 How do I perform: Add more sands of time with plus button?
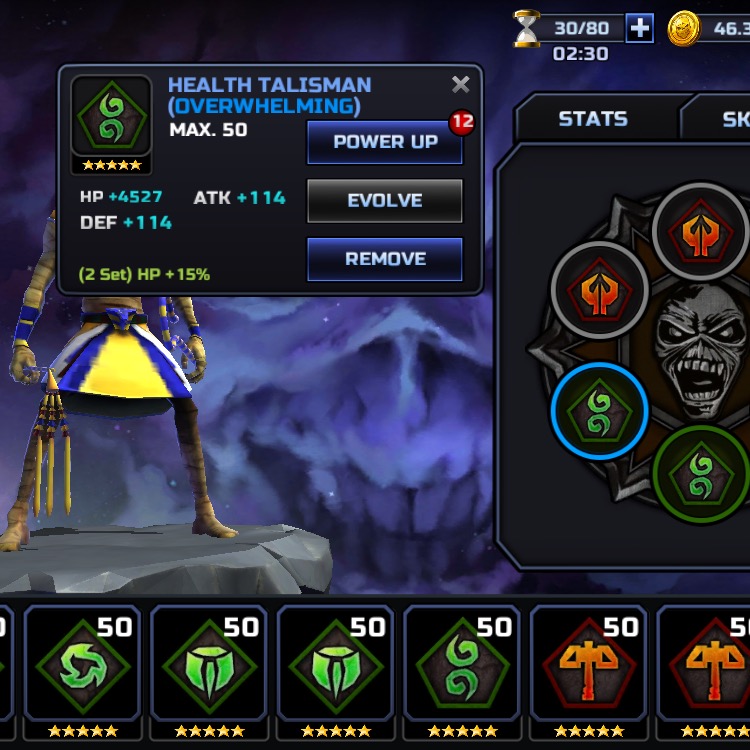coord(640,28)
